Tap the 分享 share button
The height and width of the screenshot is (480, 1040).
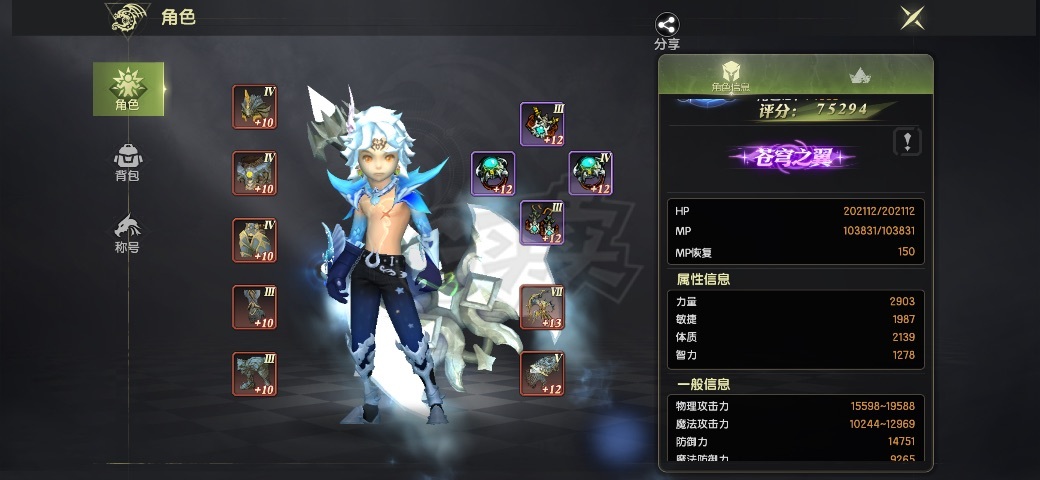667,31
